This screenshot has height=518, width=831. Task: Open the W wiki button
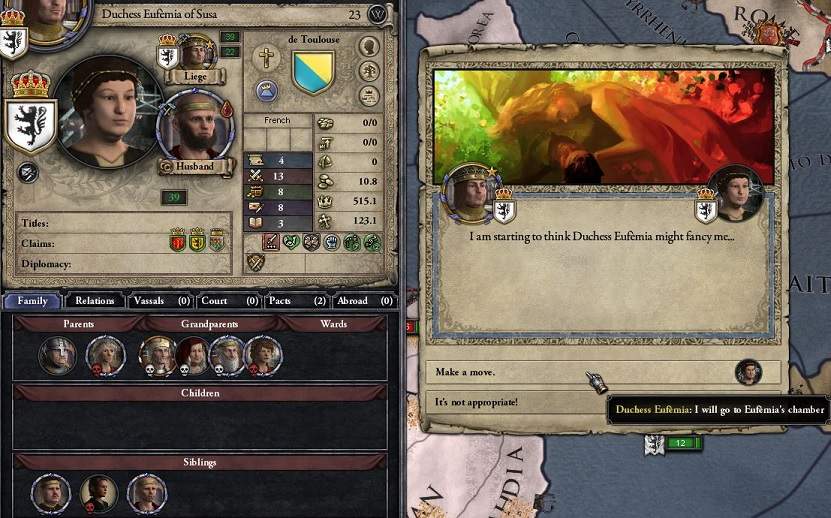tap(377, 14)
